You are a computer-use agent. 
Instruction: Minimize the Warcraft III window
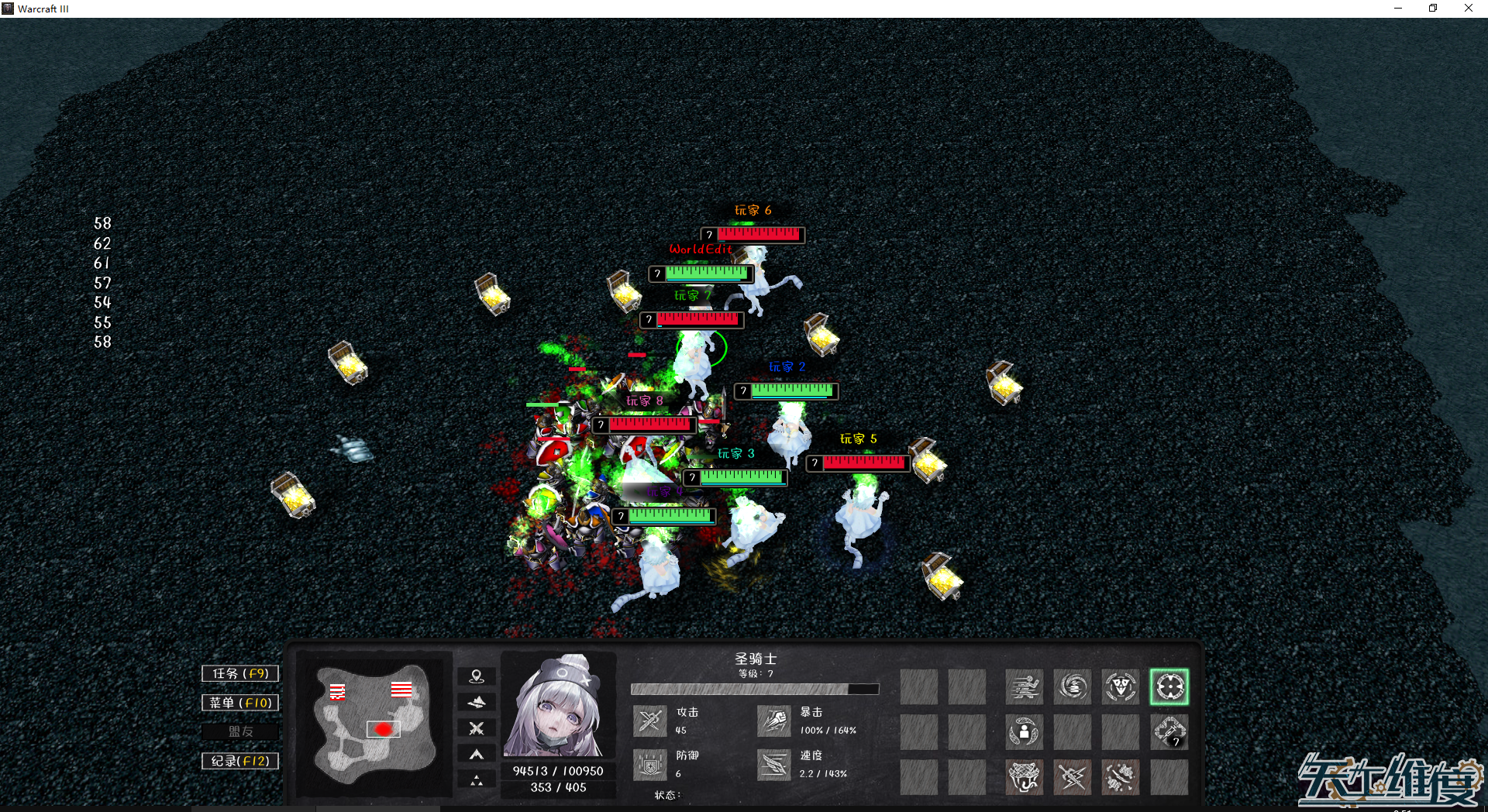tap(1398, 9)
